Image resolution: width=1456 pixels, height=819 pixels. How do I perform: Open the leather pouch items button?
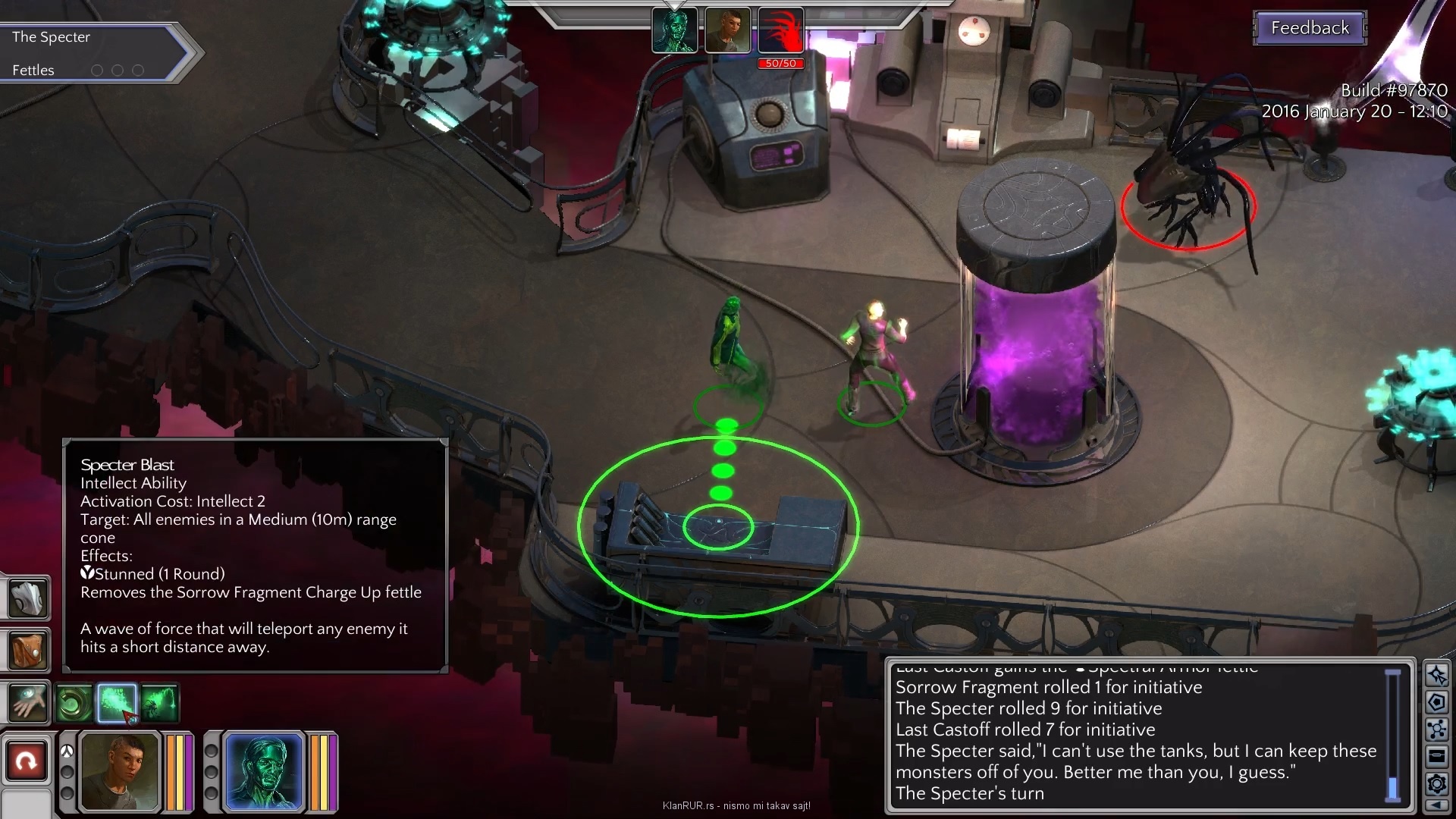tap(28, 650)
